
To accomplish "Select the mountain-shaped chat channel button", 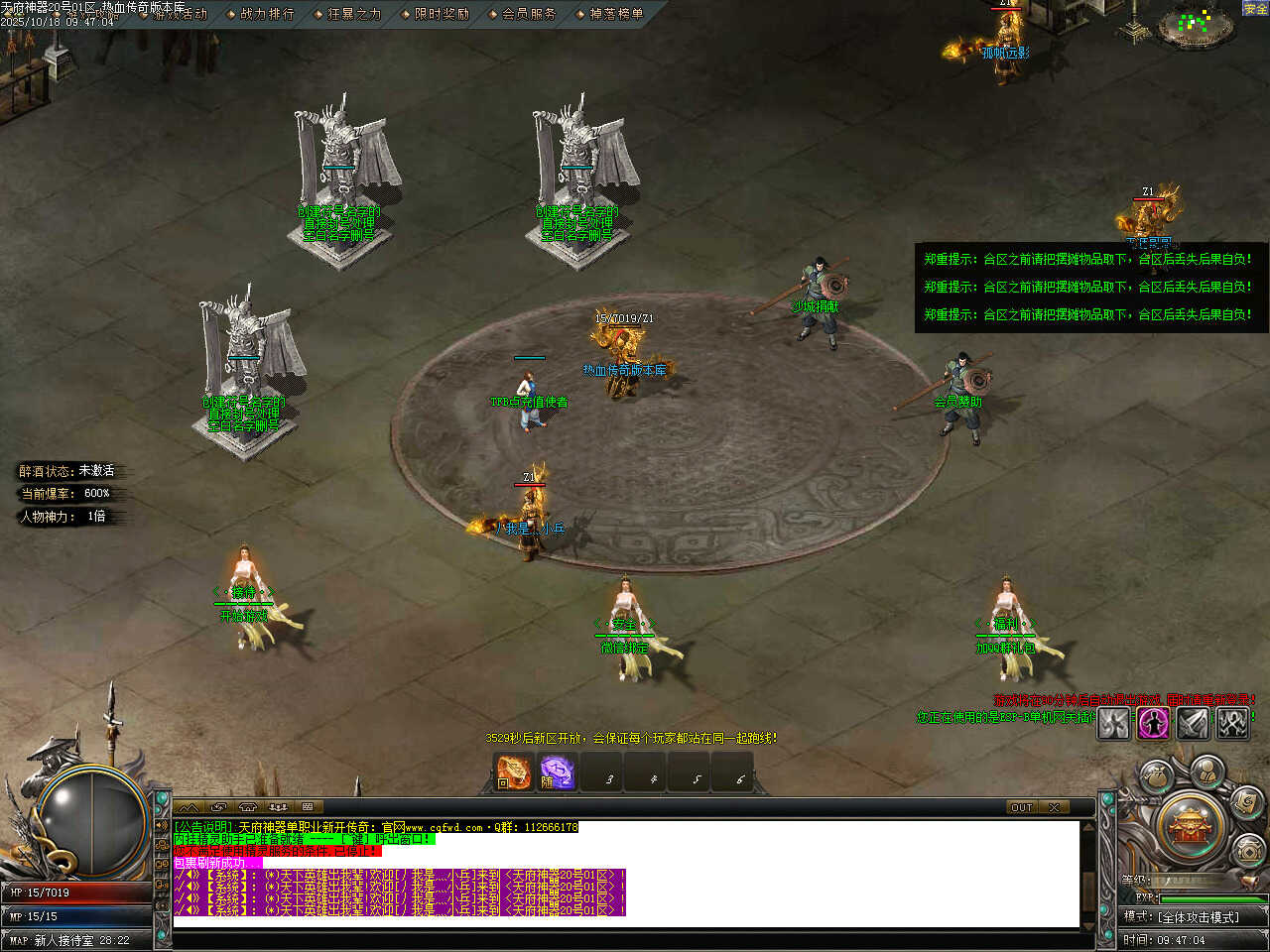I will (188, 807).
